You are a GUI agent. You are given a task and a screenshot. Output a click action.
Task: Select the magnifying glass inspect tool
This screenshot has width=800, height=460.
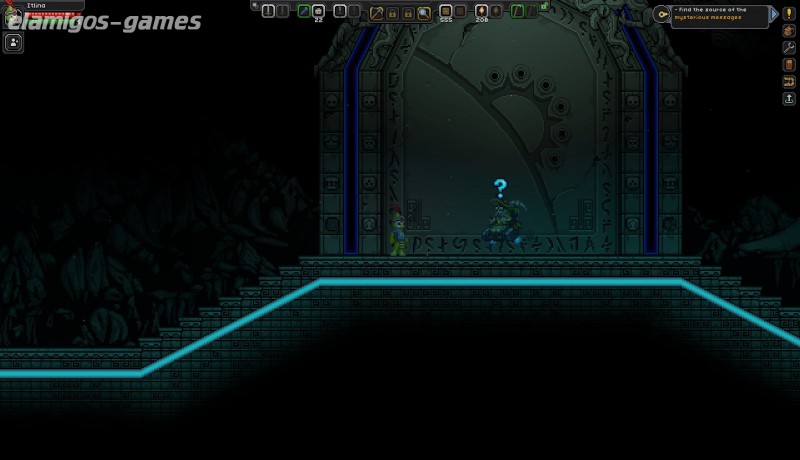click(424, 12)
